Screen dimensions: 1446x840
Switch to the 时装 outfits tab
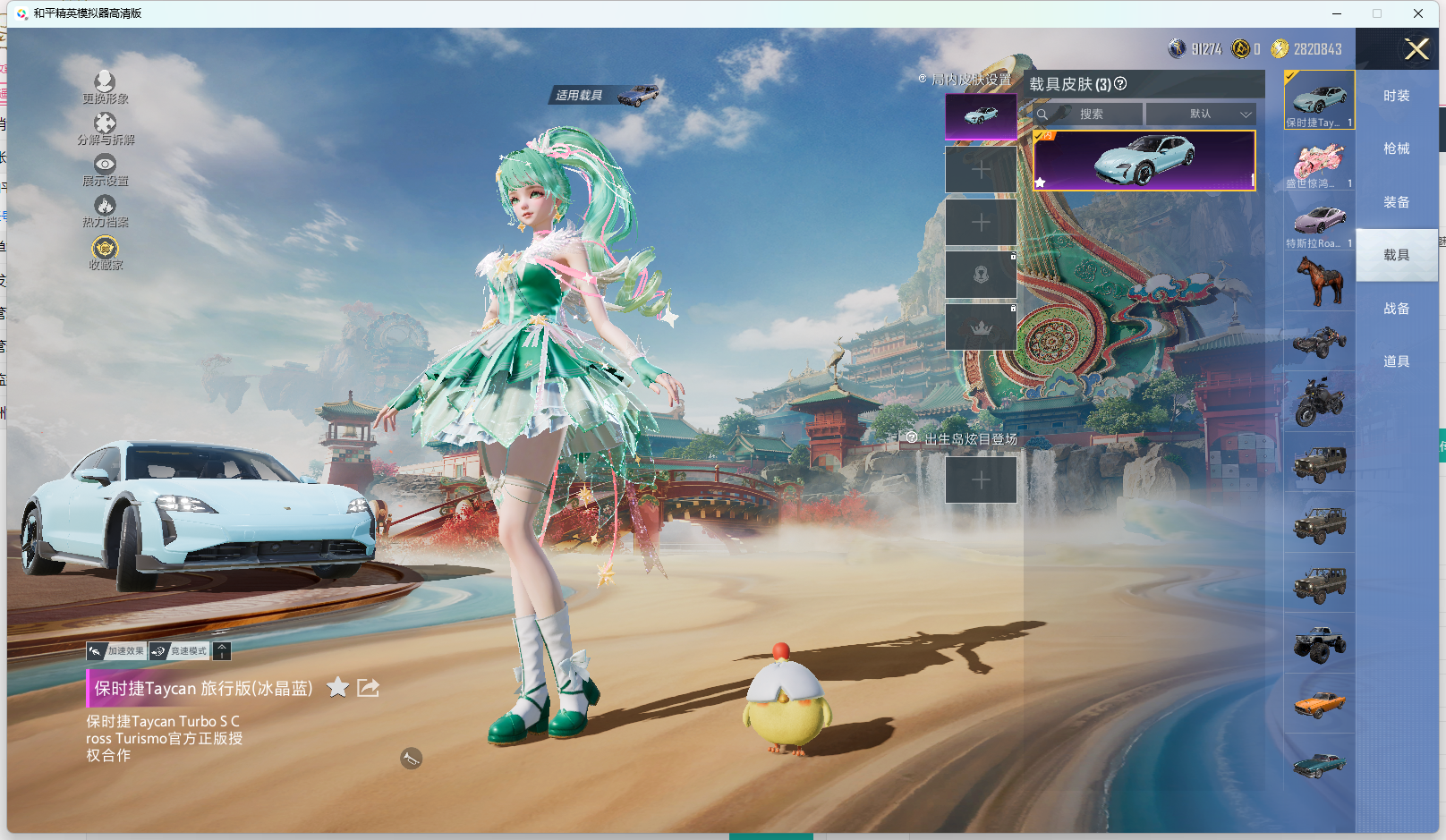1396,96
